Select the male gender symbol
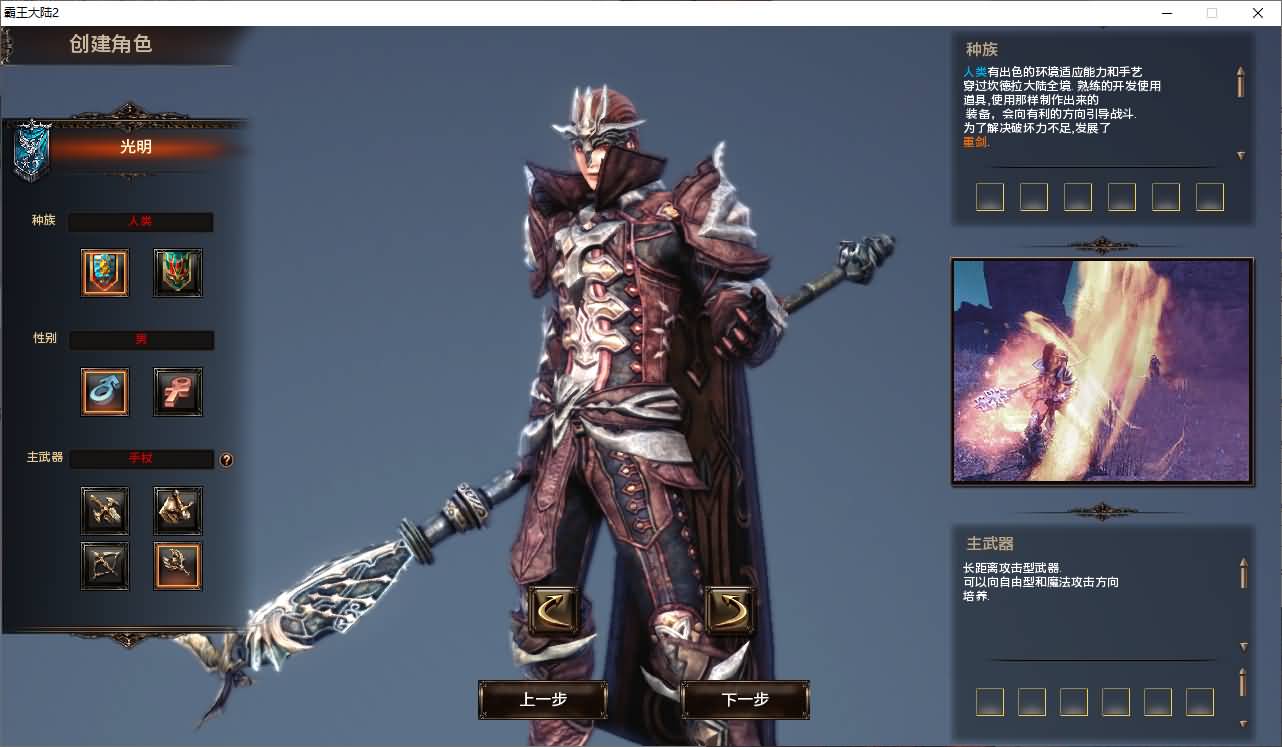 coord(104,391)
